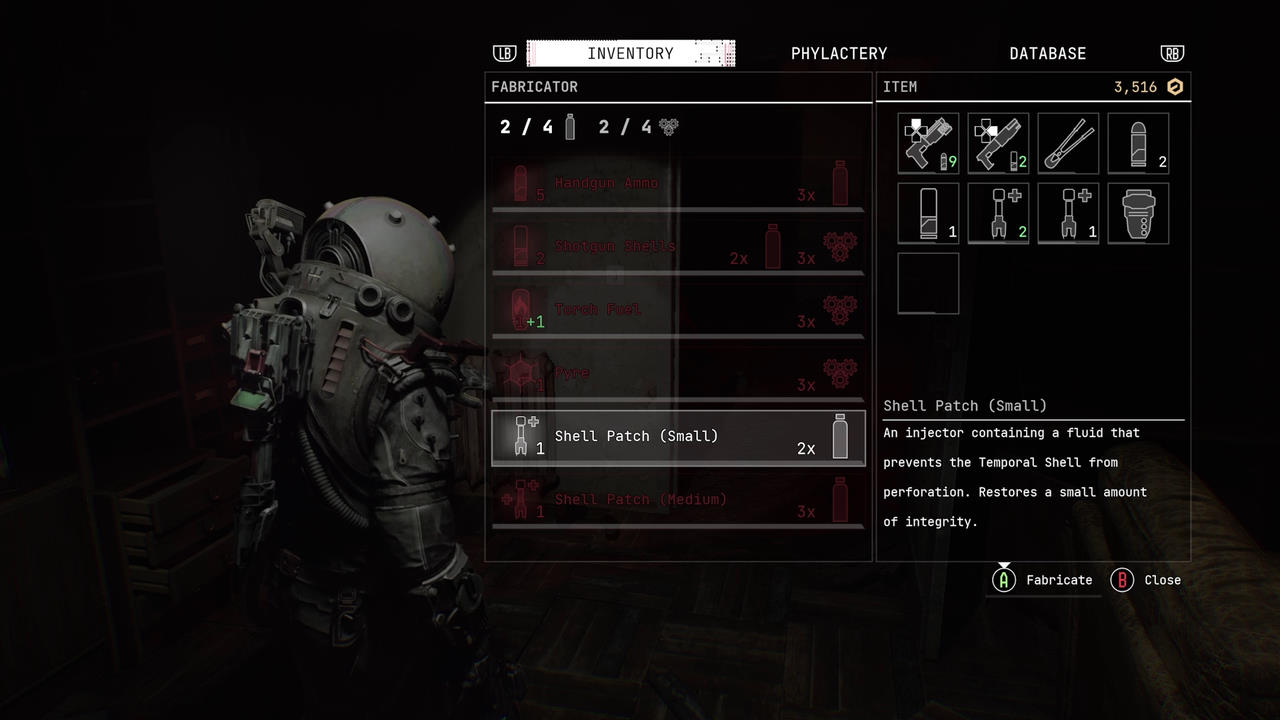Select the pouch-shaped item slot

point(1138,213)
